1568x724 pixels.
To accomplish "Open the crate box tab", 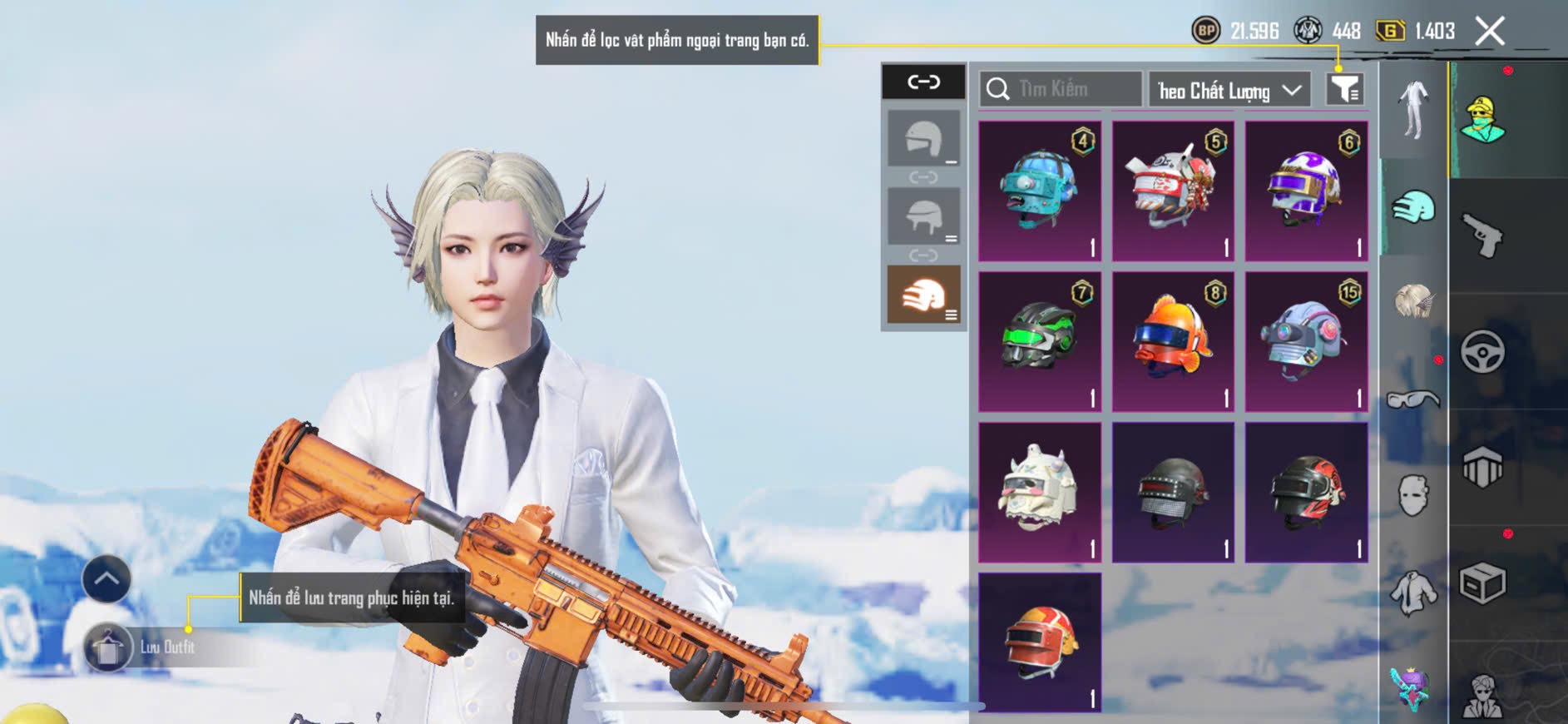I will 1483,583.
